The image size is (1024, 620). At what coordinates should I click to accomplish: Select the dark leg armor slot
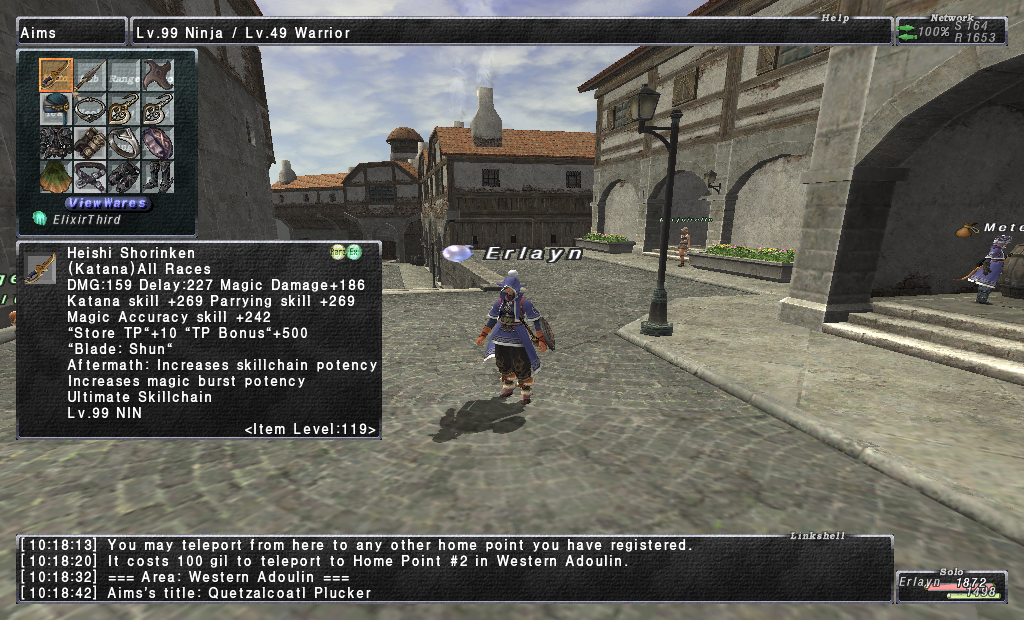124,177
